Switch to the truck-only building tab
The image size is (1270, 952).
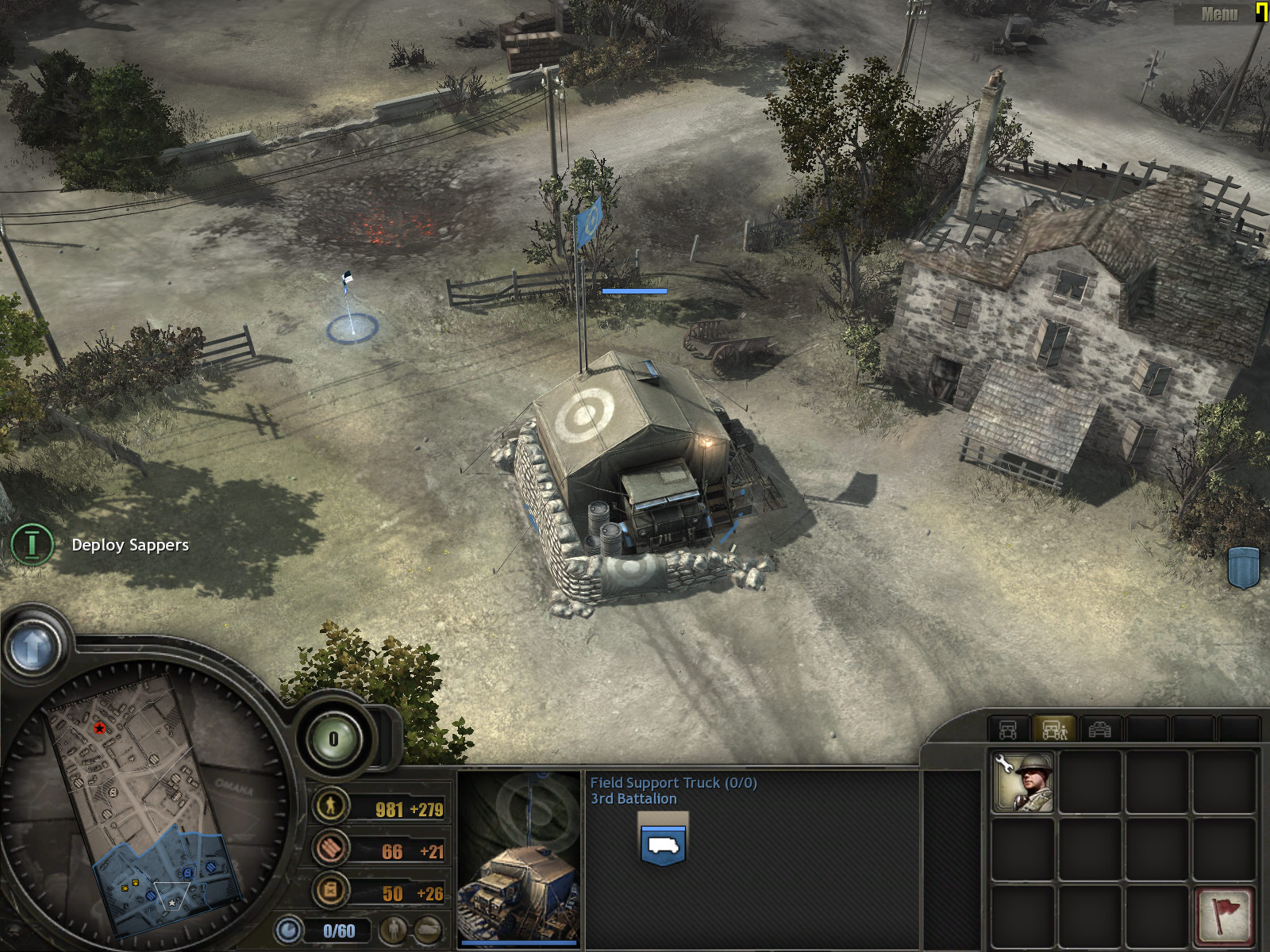coord(1008,729)
